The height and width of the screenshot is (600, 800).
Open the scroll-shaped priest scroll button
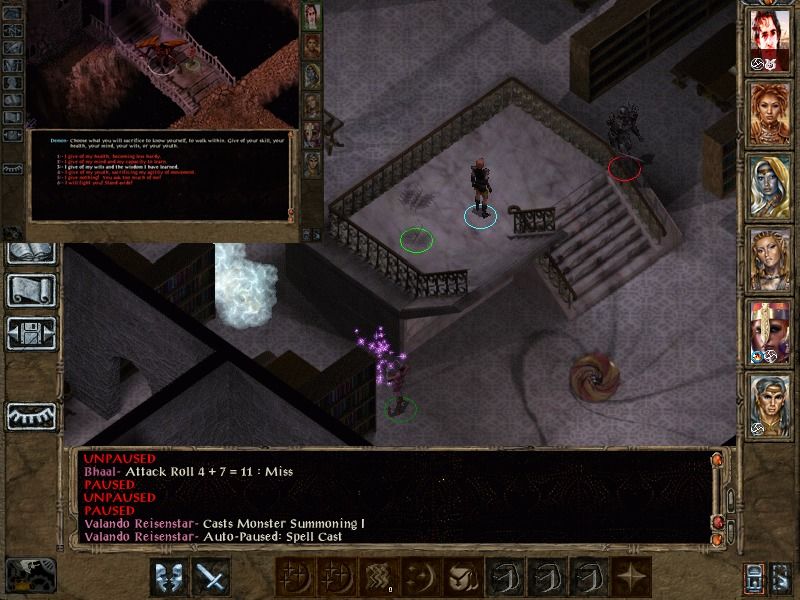coord(32,290)
